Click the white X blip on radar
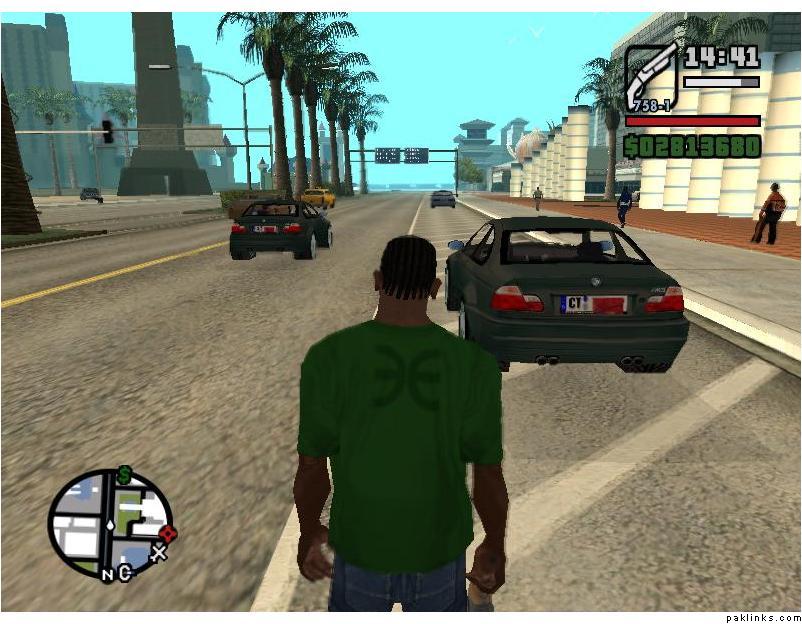 (158, 552)
